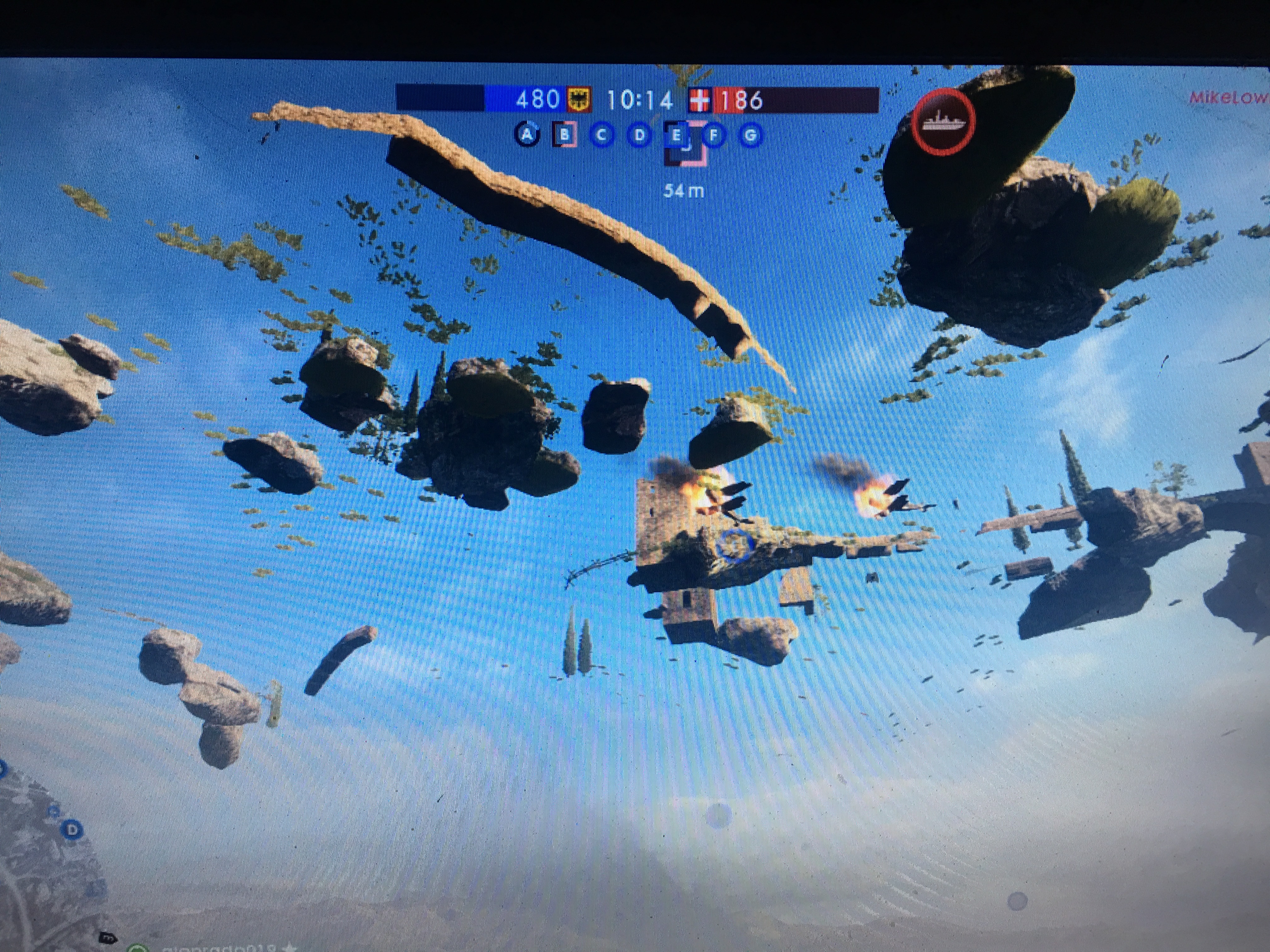Select the D marker on the minimap
The image size is (1270, 952).
[x=72, y=830]
